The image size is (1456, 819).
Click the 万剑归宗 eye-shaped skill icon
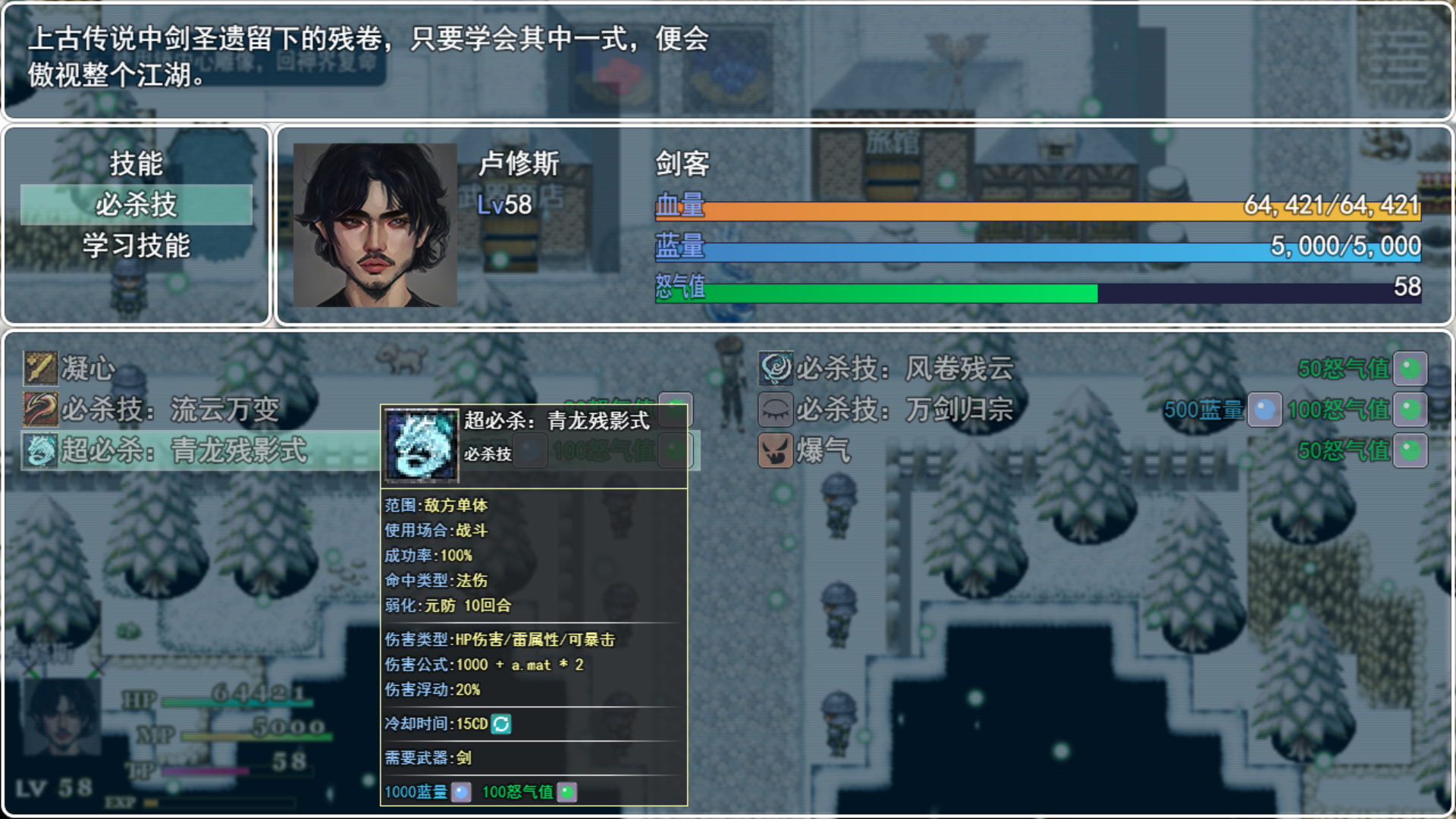tap(775, 409)
